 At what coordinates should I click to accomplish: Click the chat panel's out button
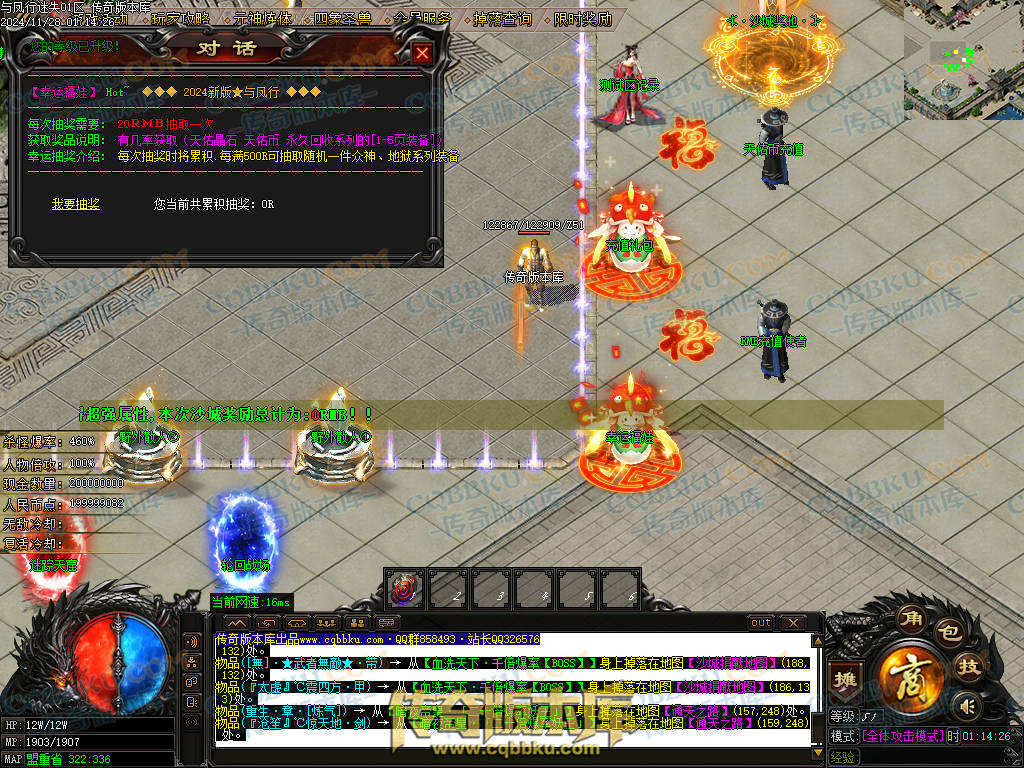tap(761, 623)
